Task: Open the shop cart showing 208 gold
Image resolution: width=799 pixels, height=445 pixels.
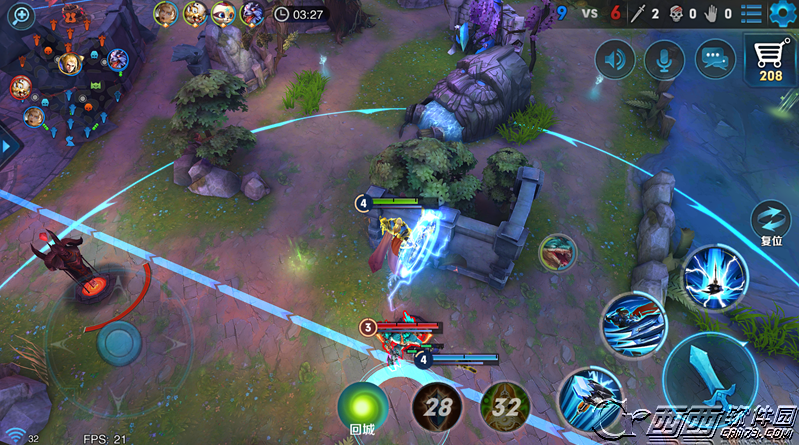Action: point(770,59)
